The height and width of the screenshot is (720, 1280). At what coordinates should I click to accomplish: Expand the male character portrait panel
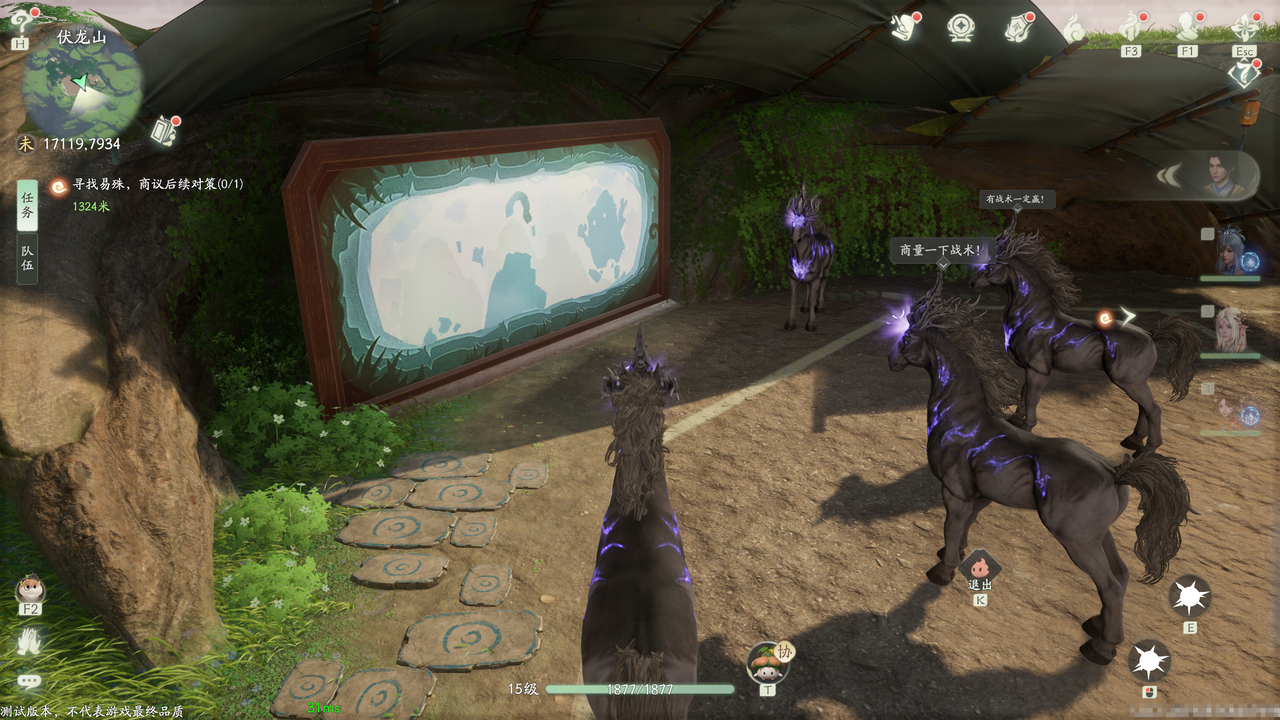pos(1214,178)
